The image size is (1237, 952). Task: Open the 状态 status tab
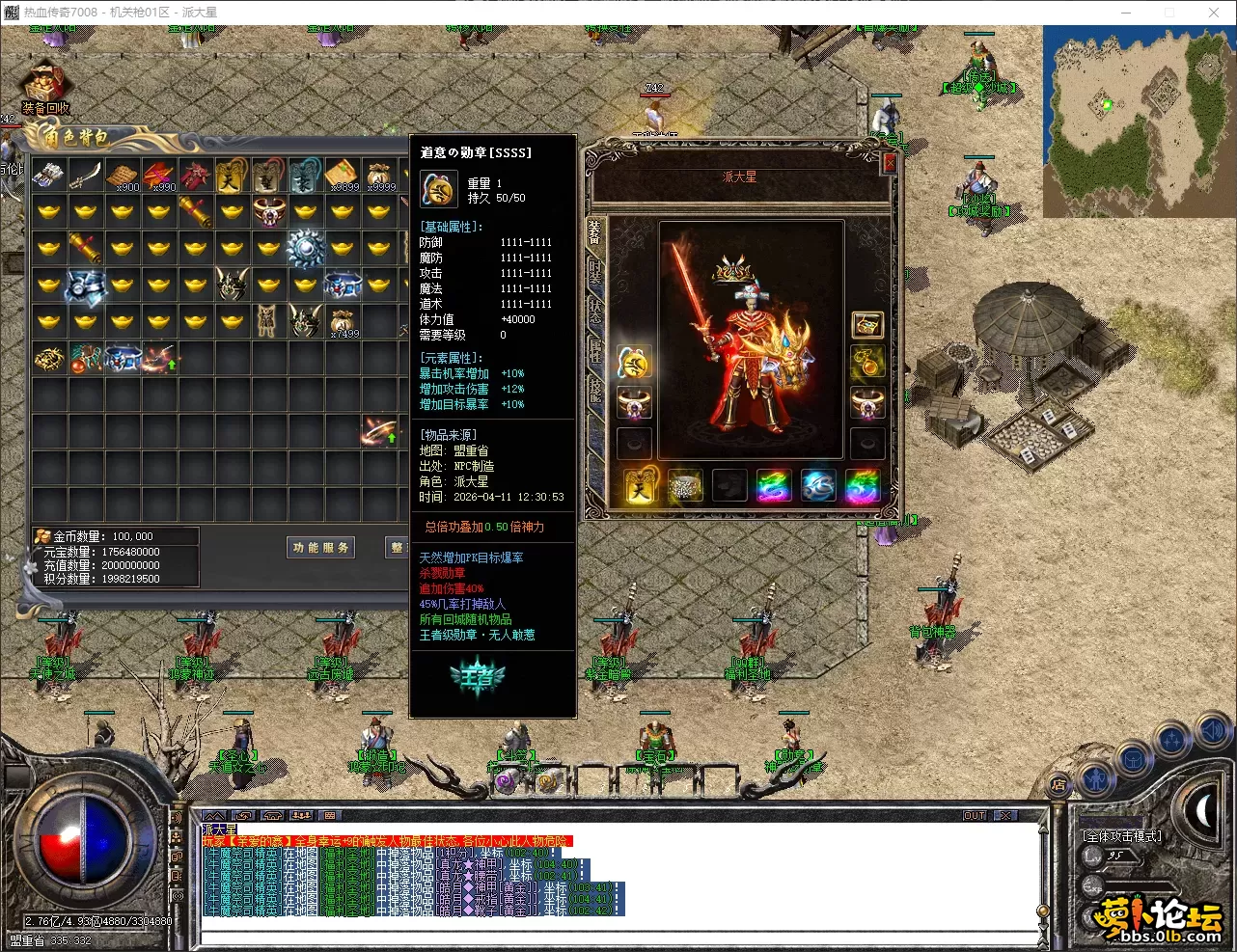594,311
